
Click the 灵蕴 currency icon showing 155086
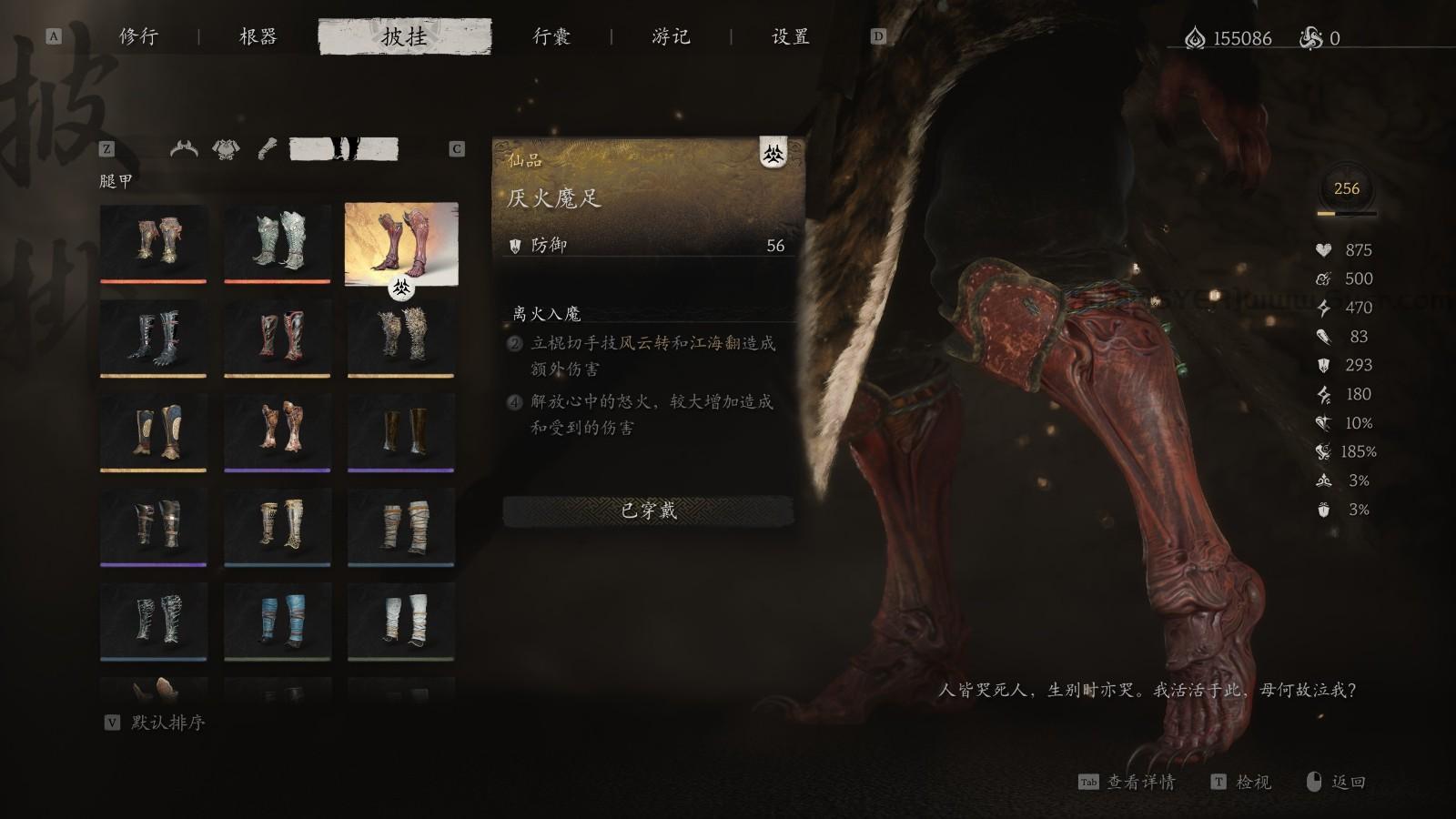coord(1194,37)
